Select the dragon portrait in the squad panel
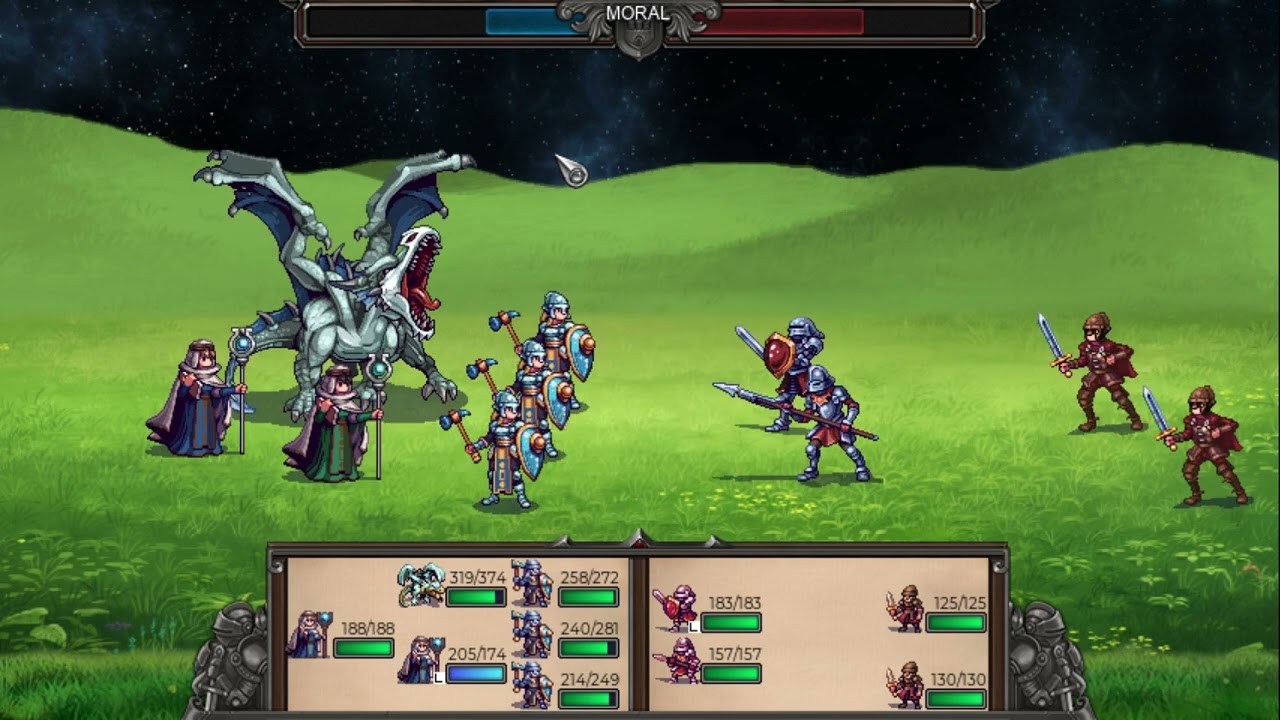The height and width of the screenshot is (720, 1280). pos(421,585)
